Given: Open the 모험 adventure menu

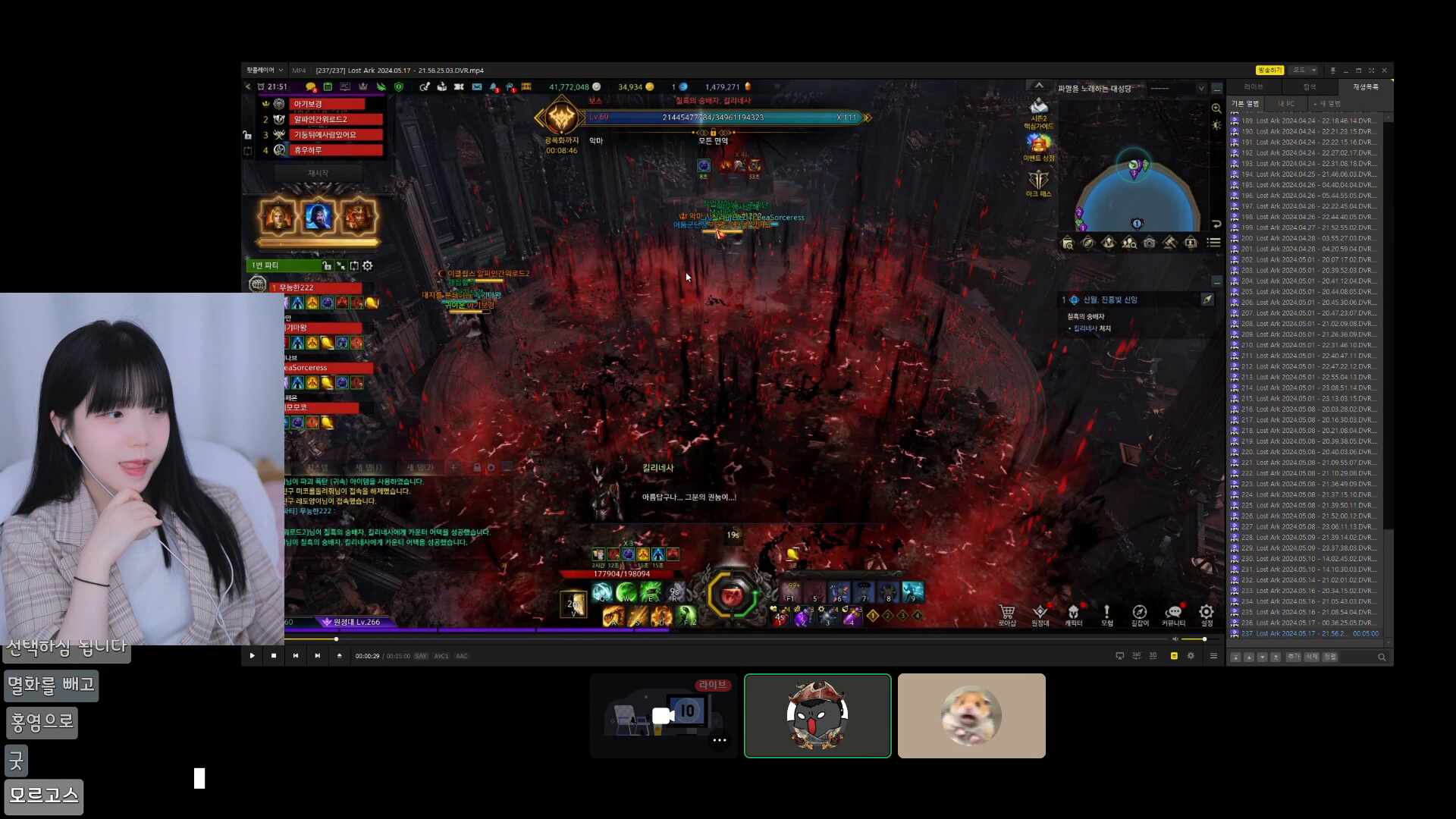Looking at the screenshot, I should click(x=1106, y=613).
